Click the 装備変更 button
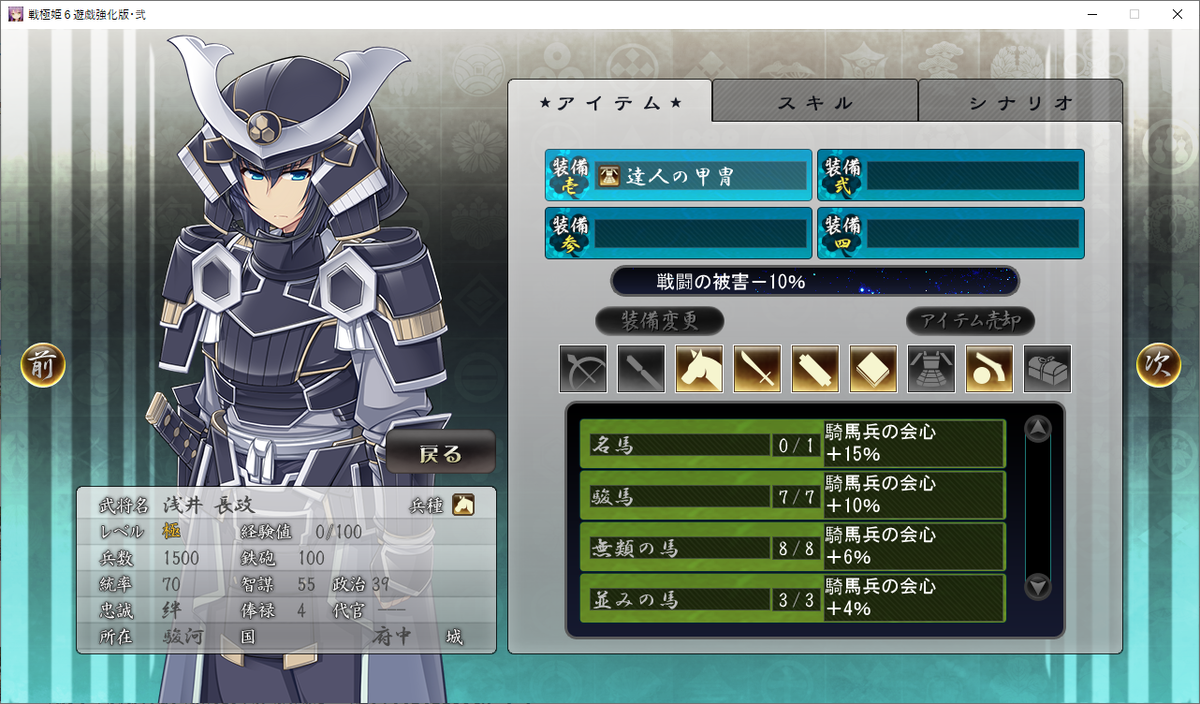The width and height of the screenshot is (1200, 704). click(x=659, y=321)
